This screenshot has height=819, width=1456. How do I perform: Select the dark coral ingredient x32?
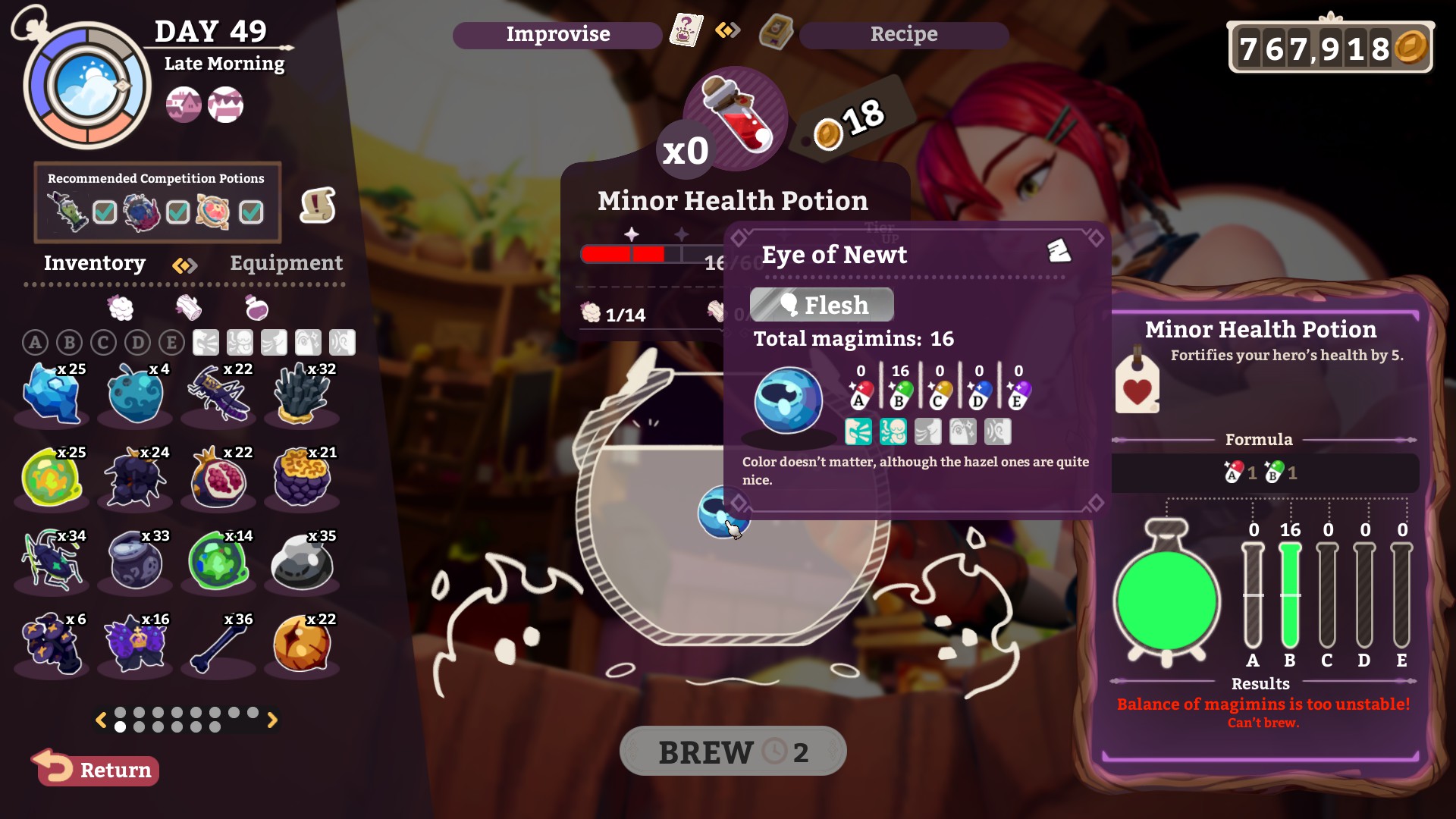[x=303, y=393]
